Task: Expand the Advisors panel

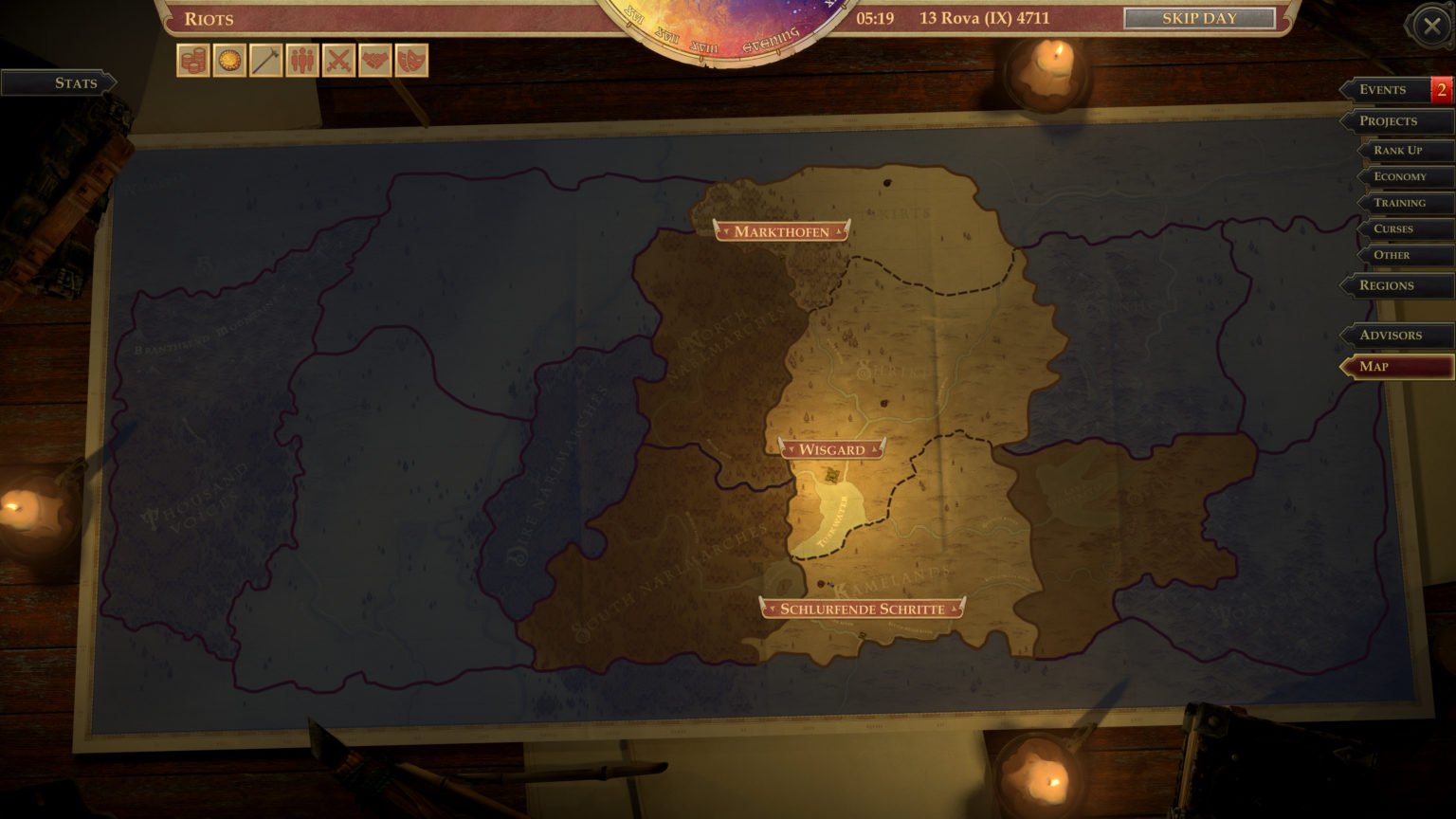Action: tap(1393, 335)
